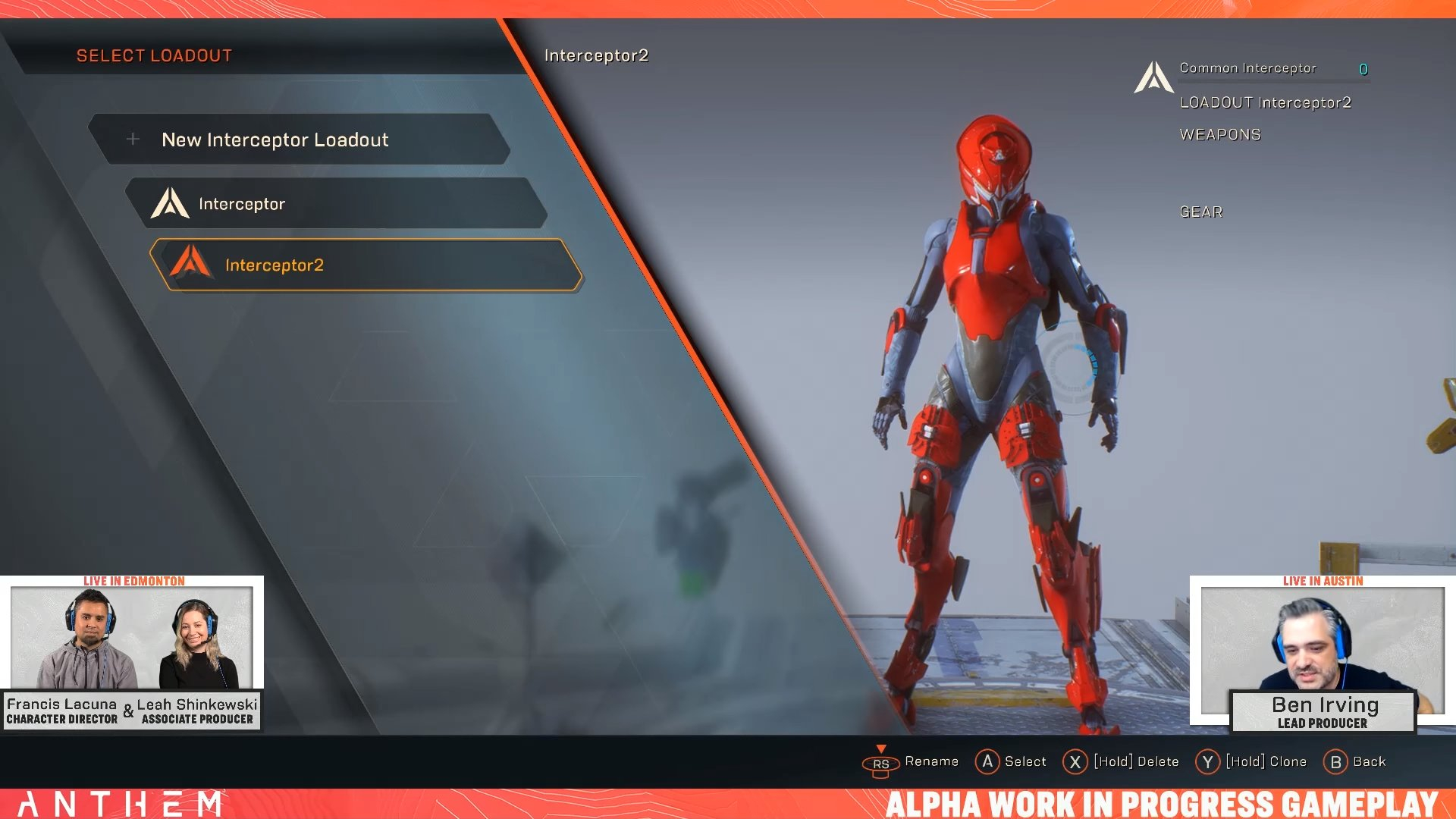Image resolution: width=1456 pixels, height=819 pixels.
Task: Click the SELECT LOADOUT header
Action: (x=153, y=55)
